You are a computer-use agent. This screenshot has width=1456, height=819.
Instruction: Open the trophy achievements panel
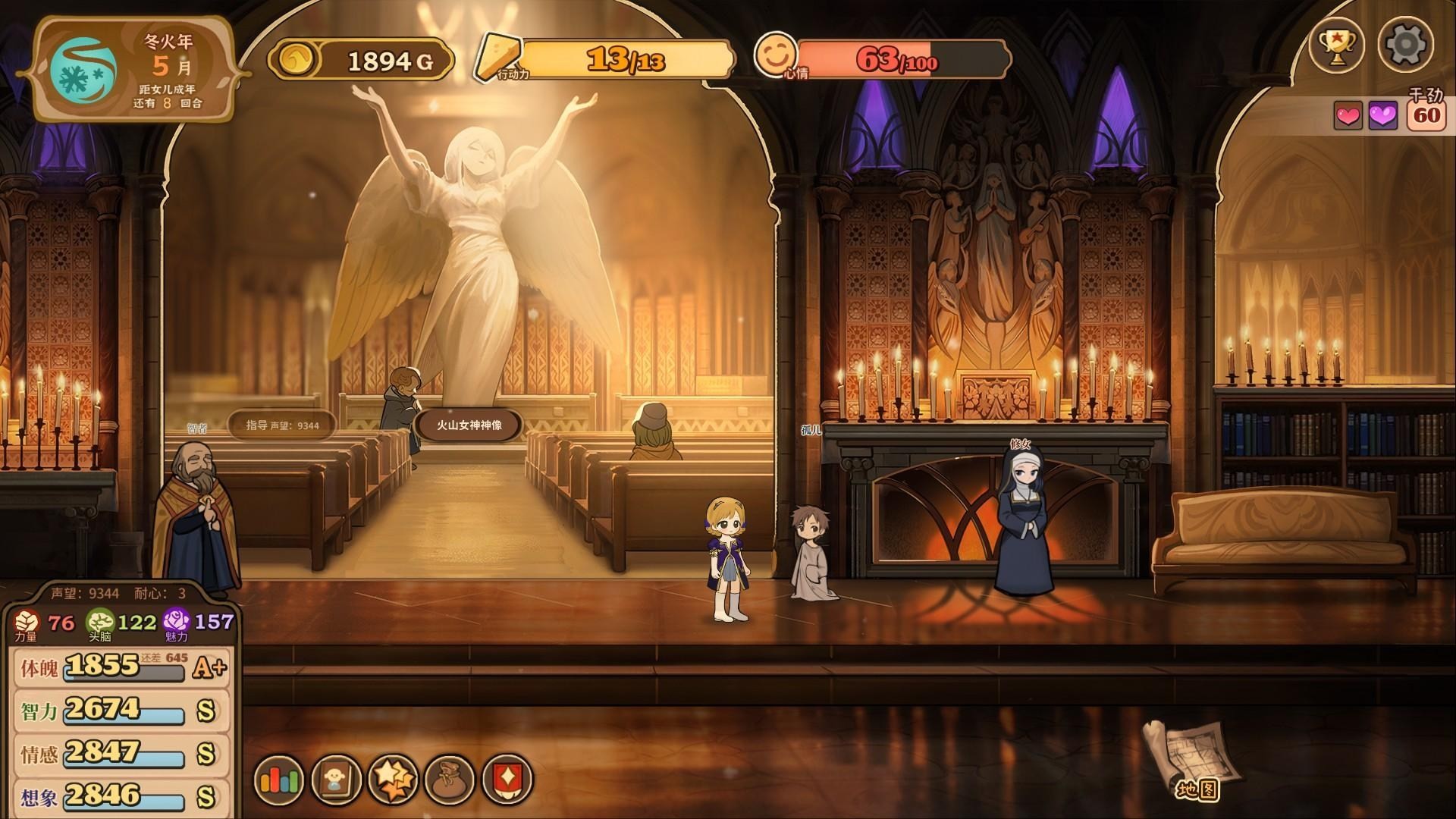pos(1337,45)
